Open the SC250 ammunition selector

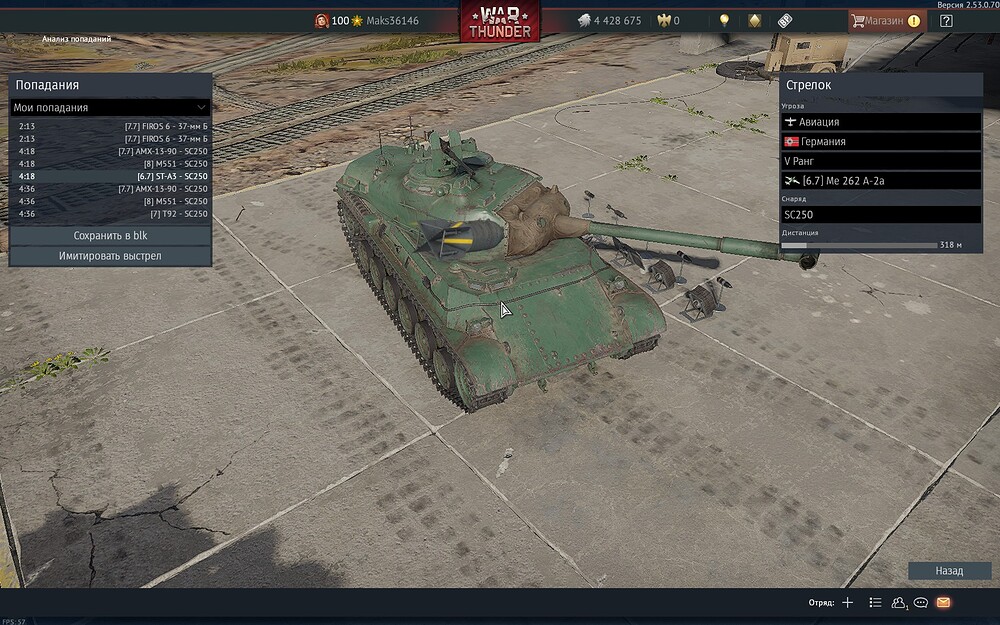[x=880, y=214]
